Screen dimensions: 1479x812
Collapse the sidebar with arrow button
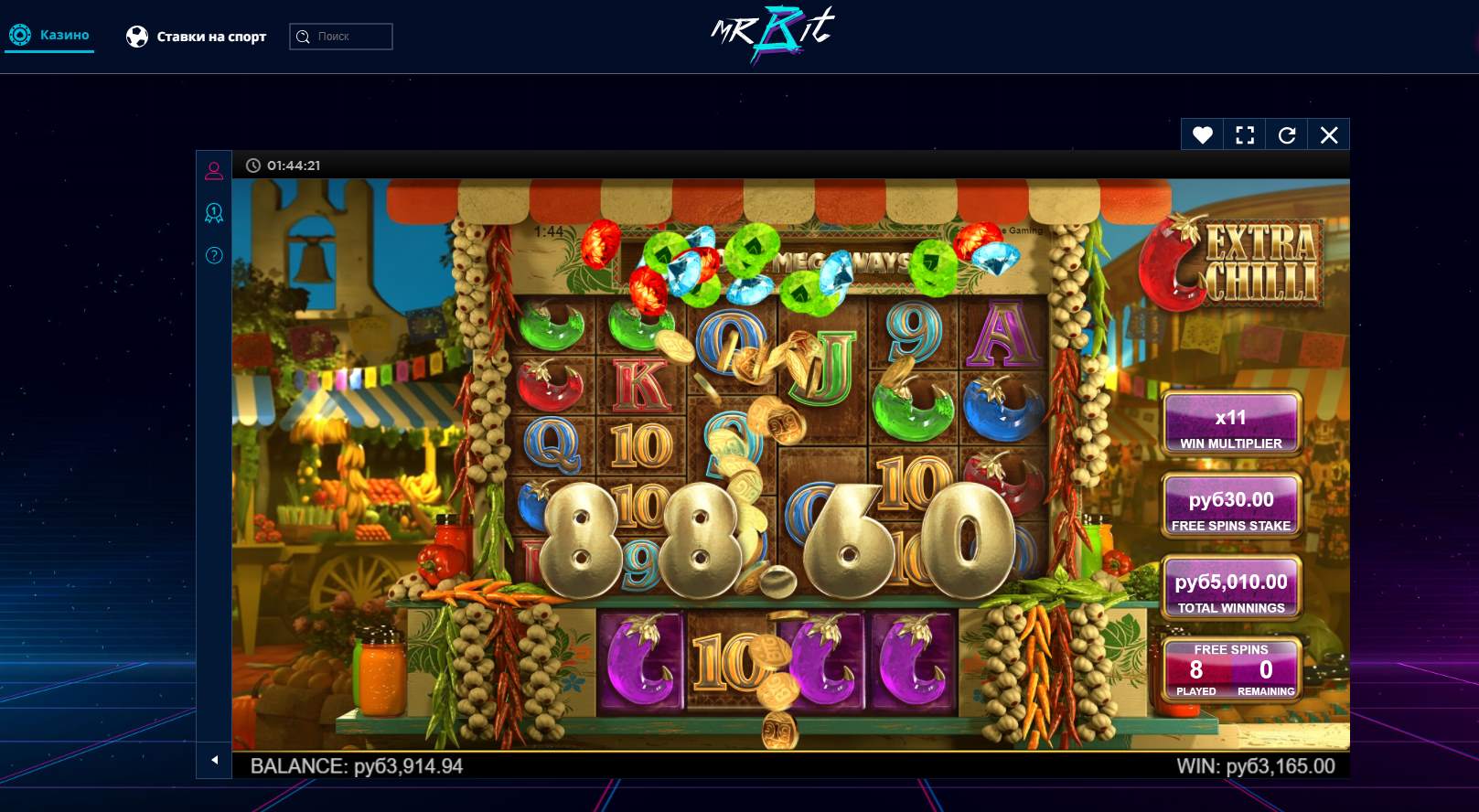(x=214, y=760)
